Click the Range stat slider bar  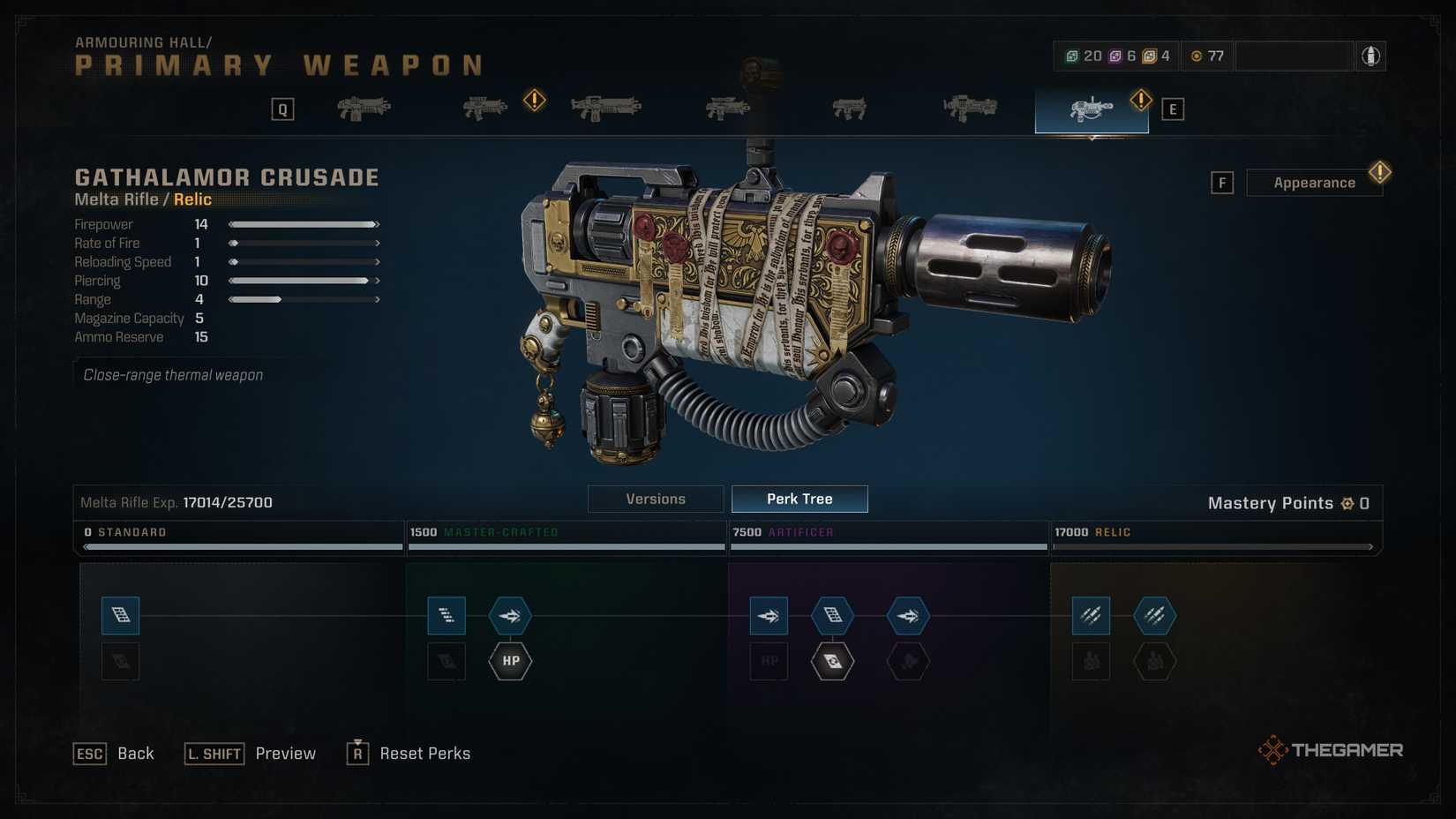(x=304, y=299)
